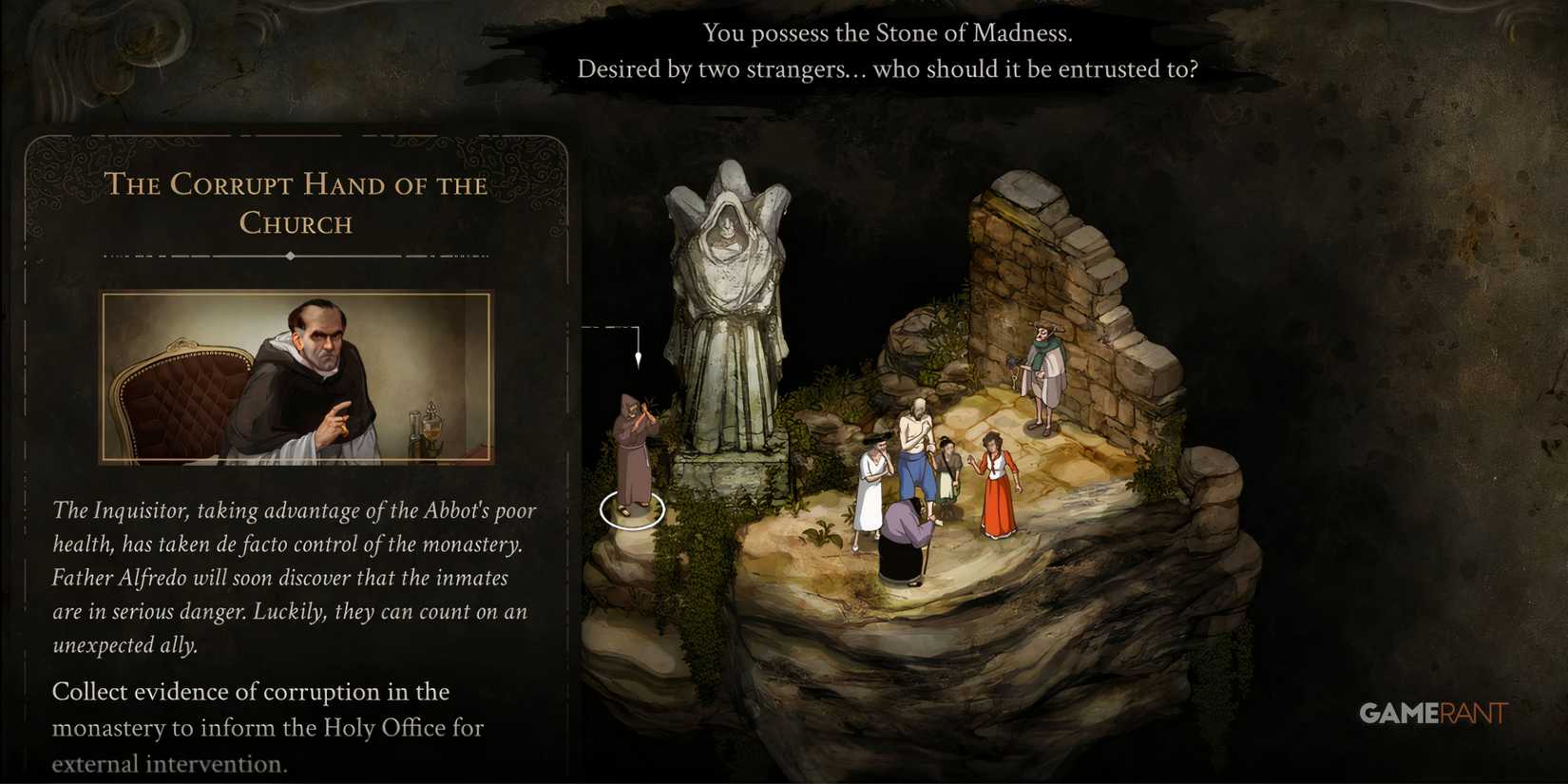The height and width of the screenshot is (784, 1568).
Task: Click the diamond divider under the quest title
Action: click(x=292, y=257)
